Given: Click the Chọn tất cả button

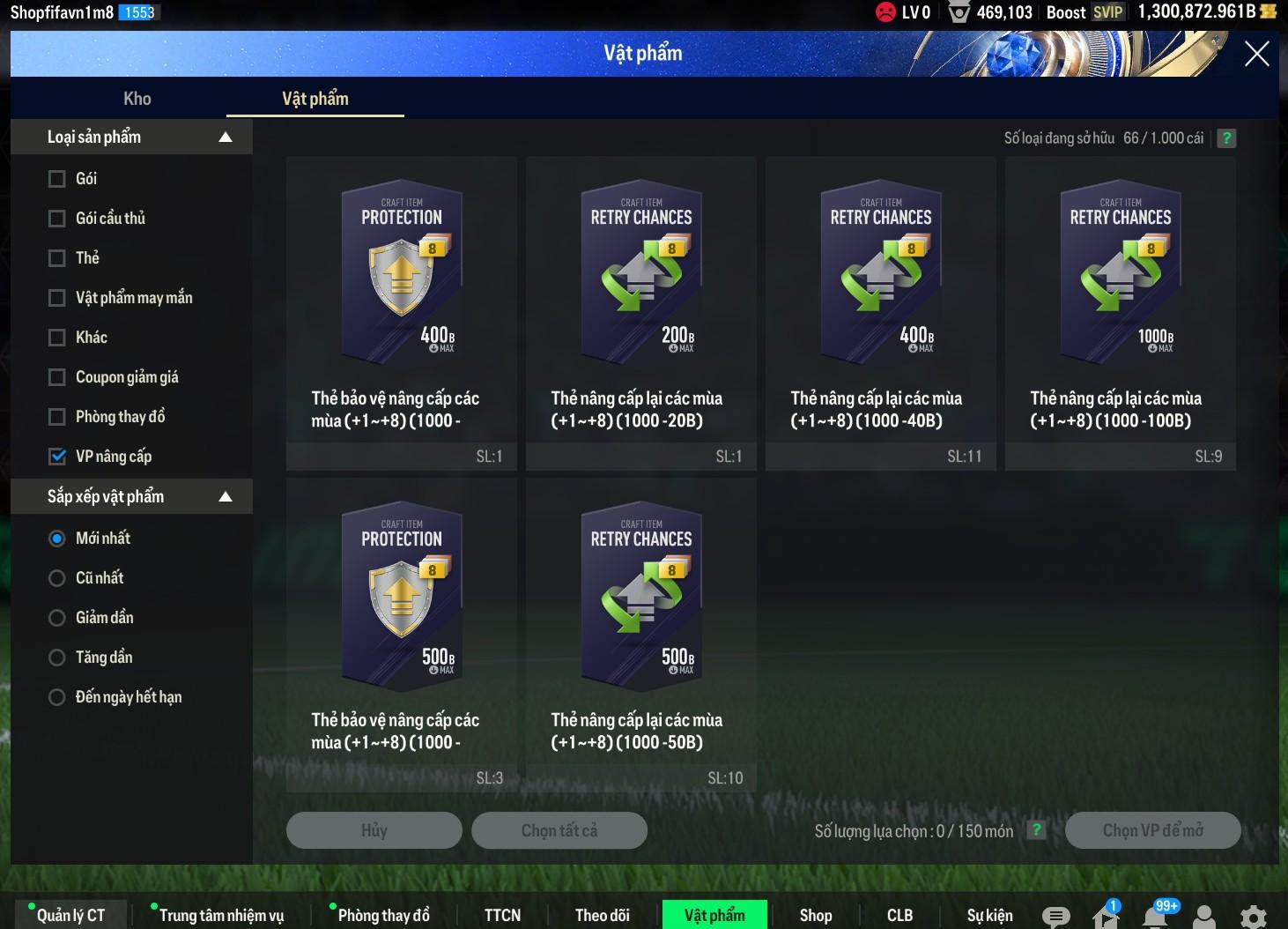Looking at the screenshot, I should pos(559,830).
